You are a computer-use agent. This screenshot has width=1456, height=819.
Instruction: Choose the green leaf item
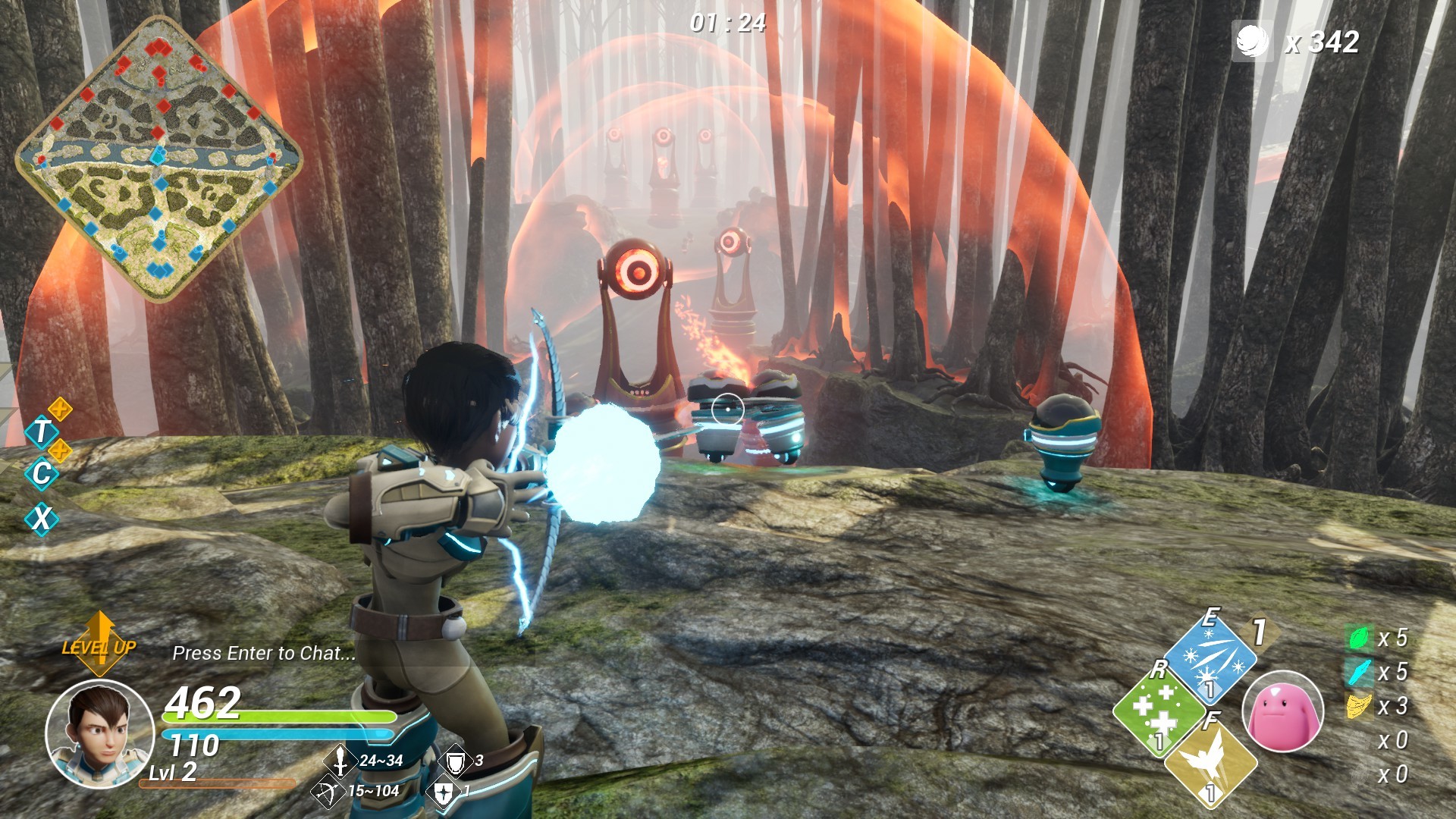pos(1359,638)
